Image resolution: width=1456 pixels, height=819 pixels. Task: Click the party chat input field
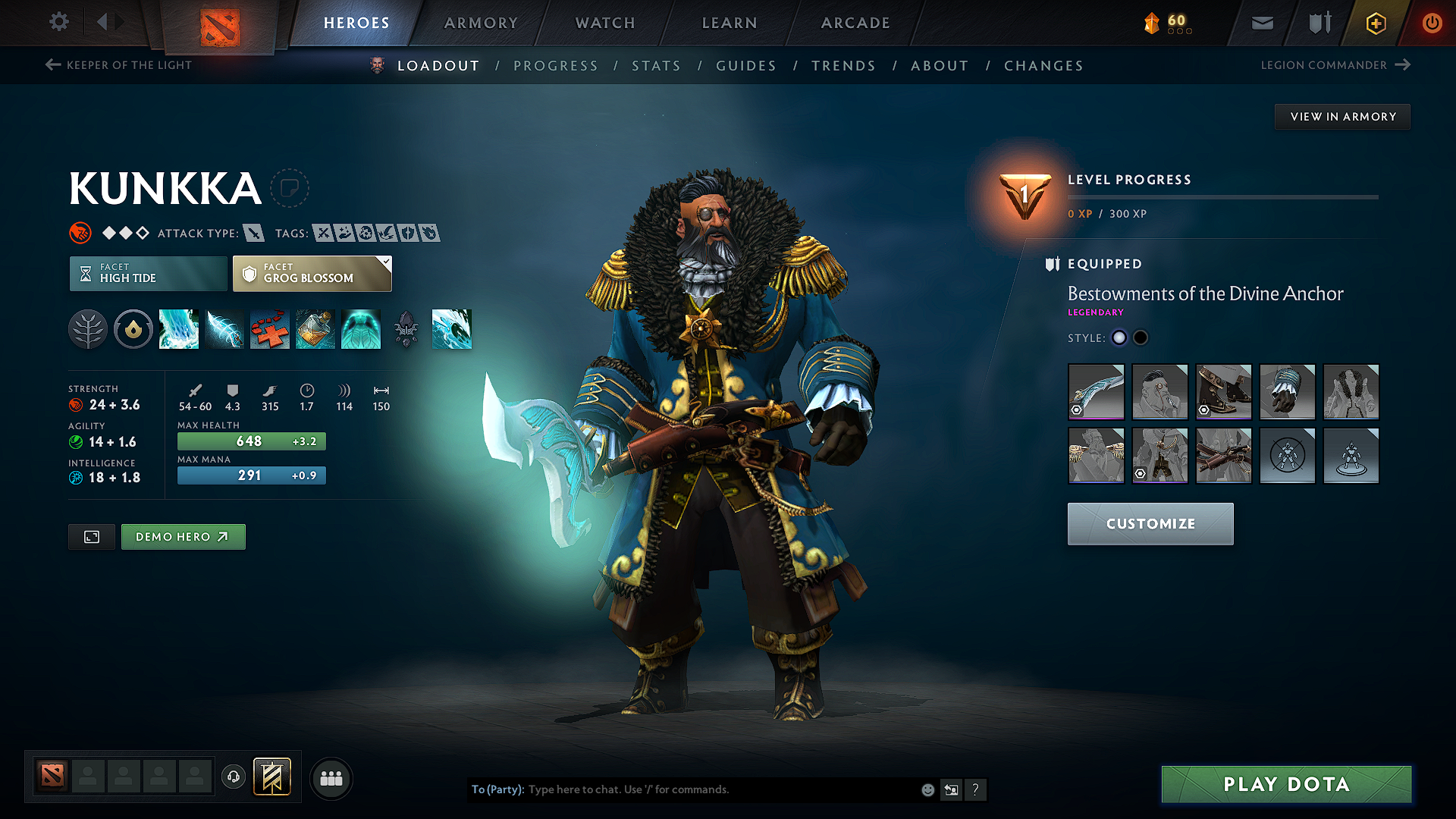[x=720, y=789]
